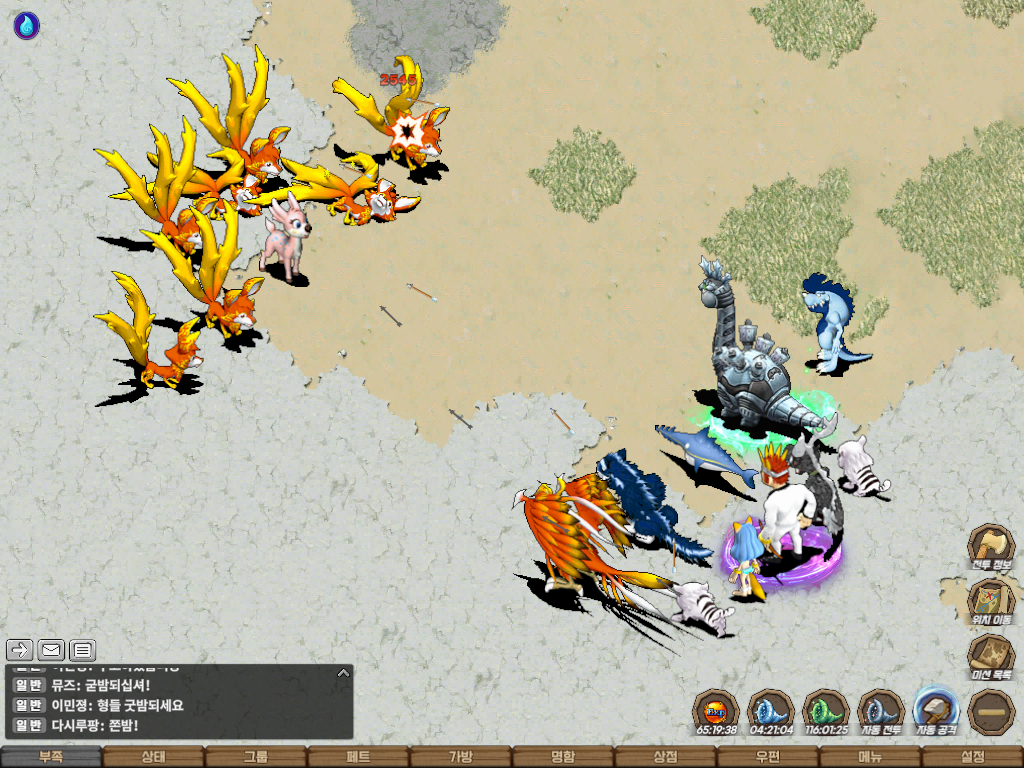This screenshot has width=1024, height=768.
Task: Open the 가방 (bag) inventory
Action: coord(460,757)
